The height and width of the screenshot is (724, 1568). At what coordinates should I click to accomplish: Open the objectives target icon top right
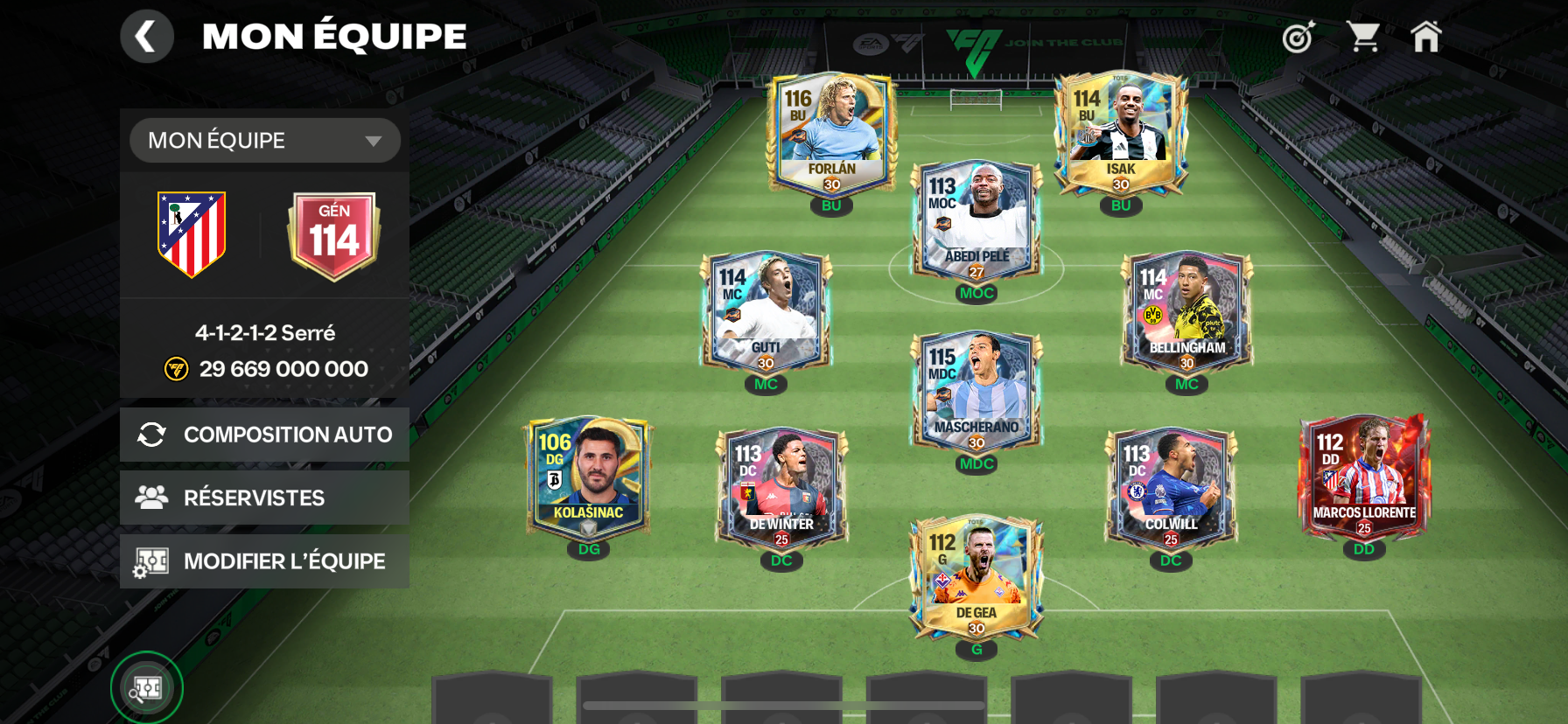click(1298, 37)
